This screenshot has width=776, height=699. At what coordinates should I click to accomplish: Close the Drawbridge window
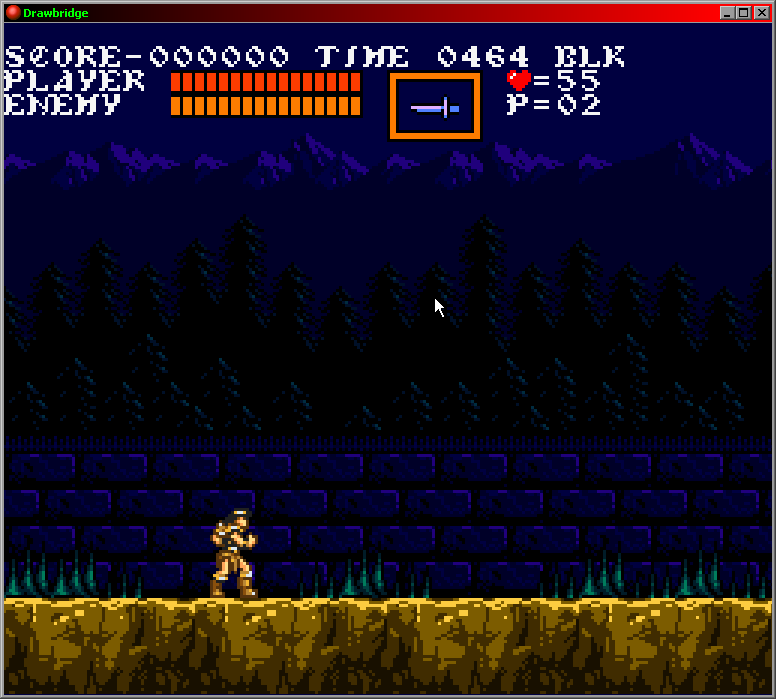coord(760,13)
